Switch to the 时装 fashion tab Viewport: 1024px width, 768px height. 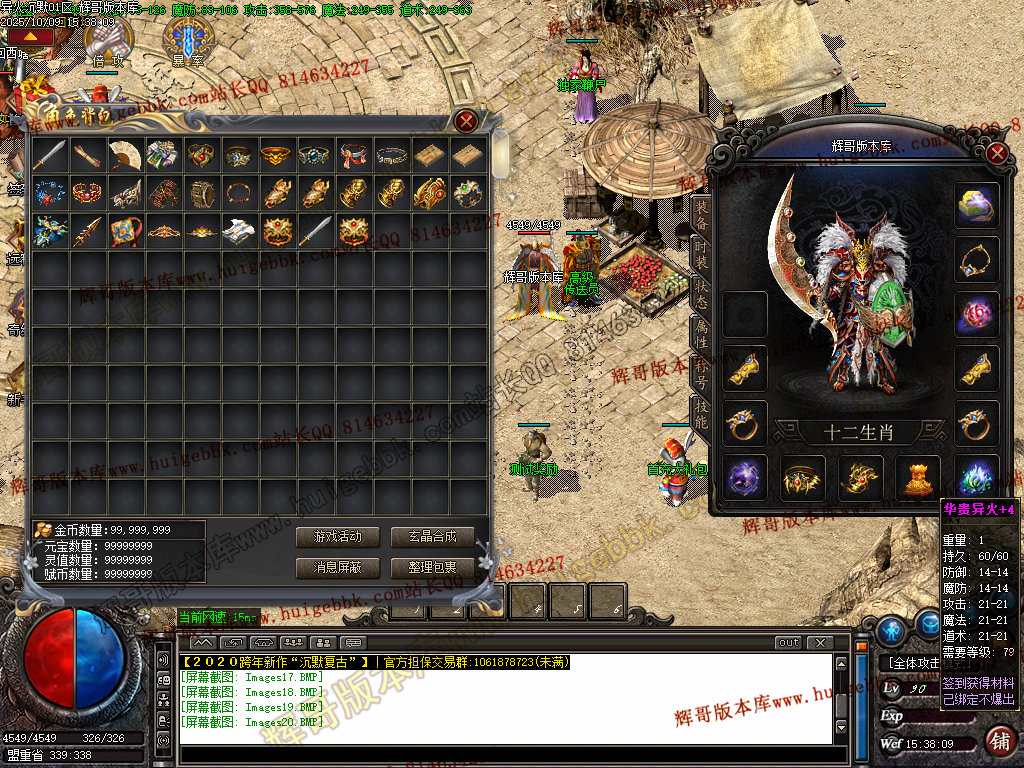[701, 253]
